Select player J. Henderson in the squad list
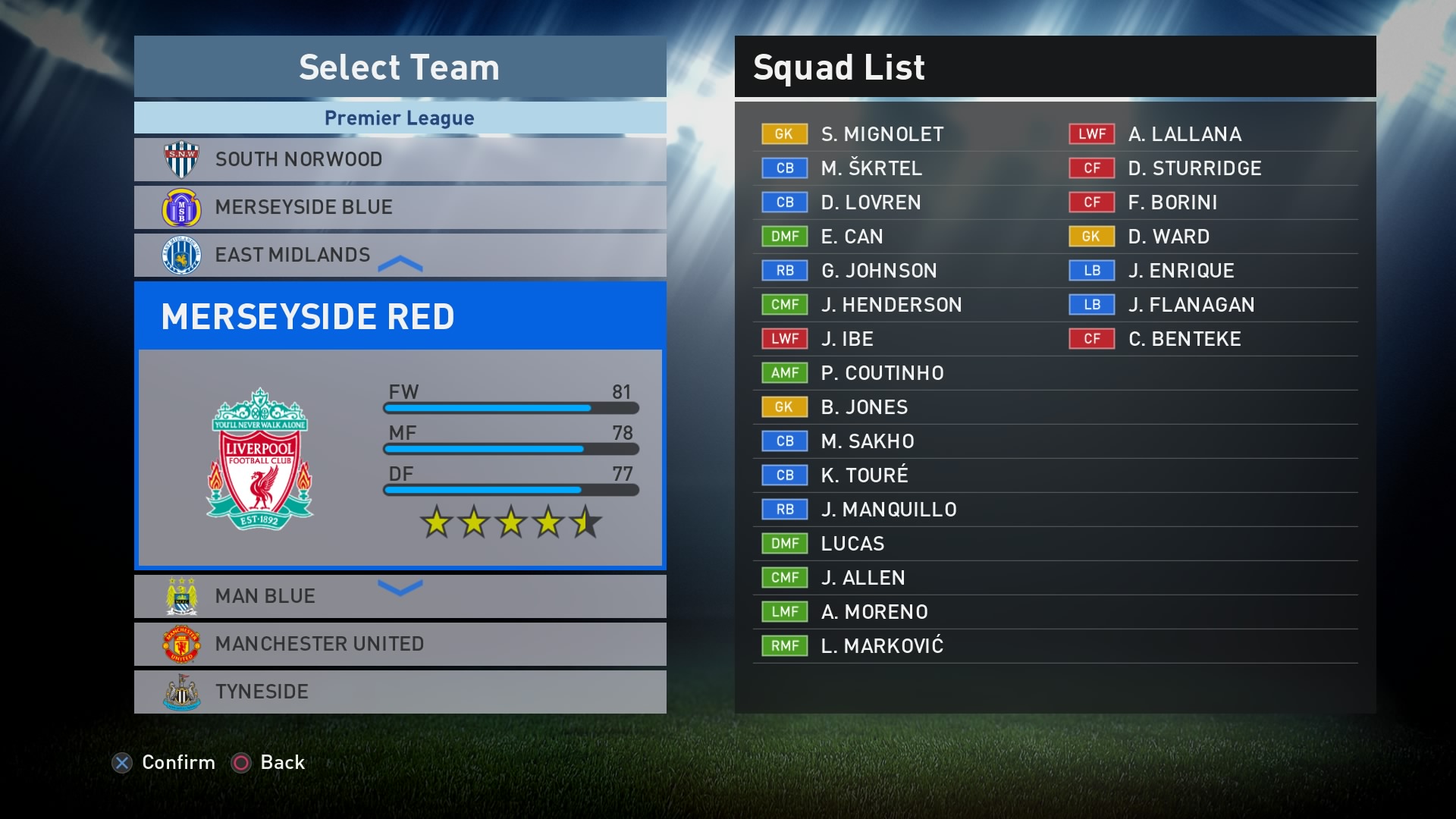Screen dimensions: 1456x819 (892, 305)
